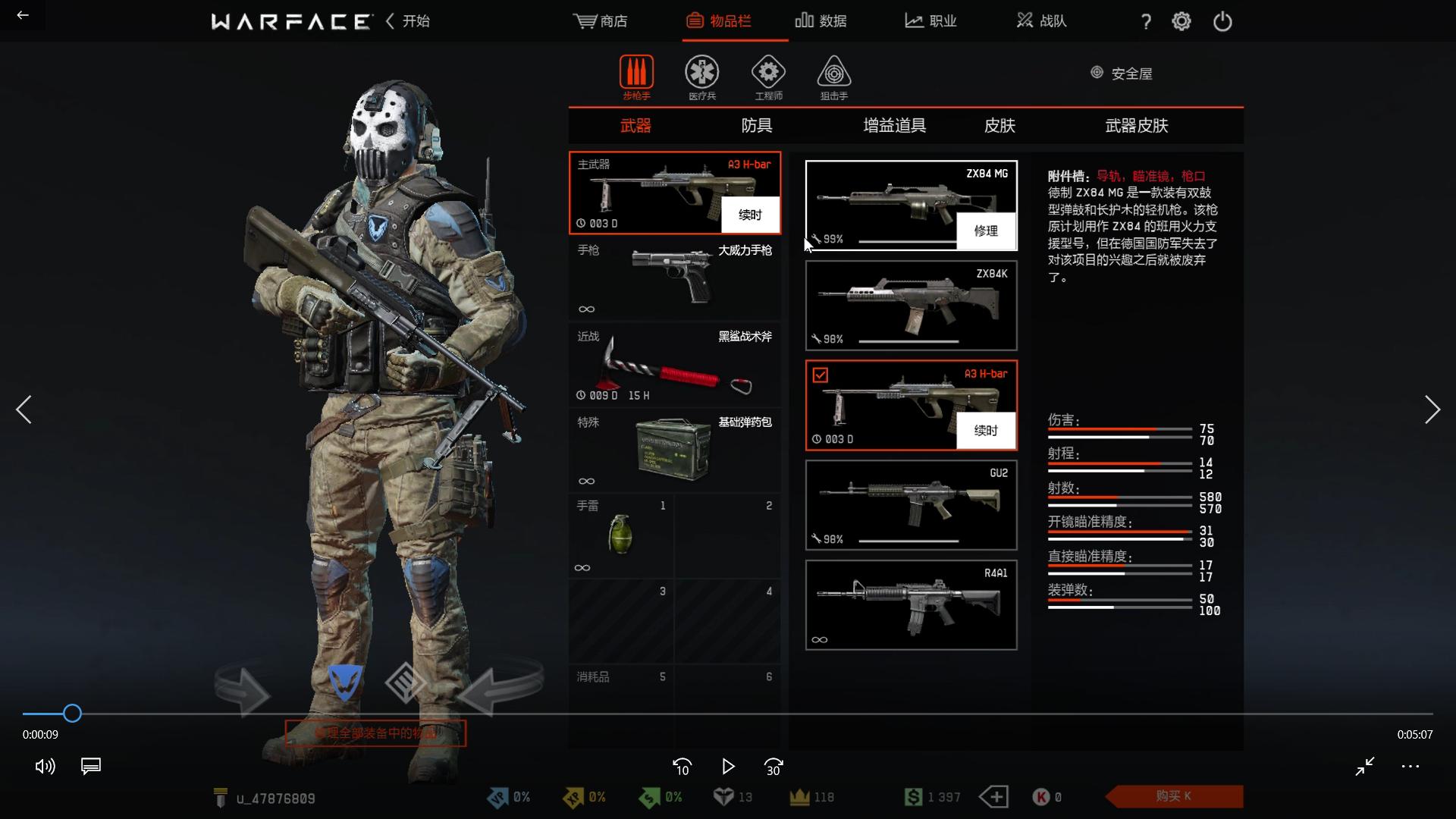Image resolution: width=1456 pixels, height=819 pixels.
Task: Open the 防具 armor tab
Action: point(756,126)
